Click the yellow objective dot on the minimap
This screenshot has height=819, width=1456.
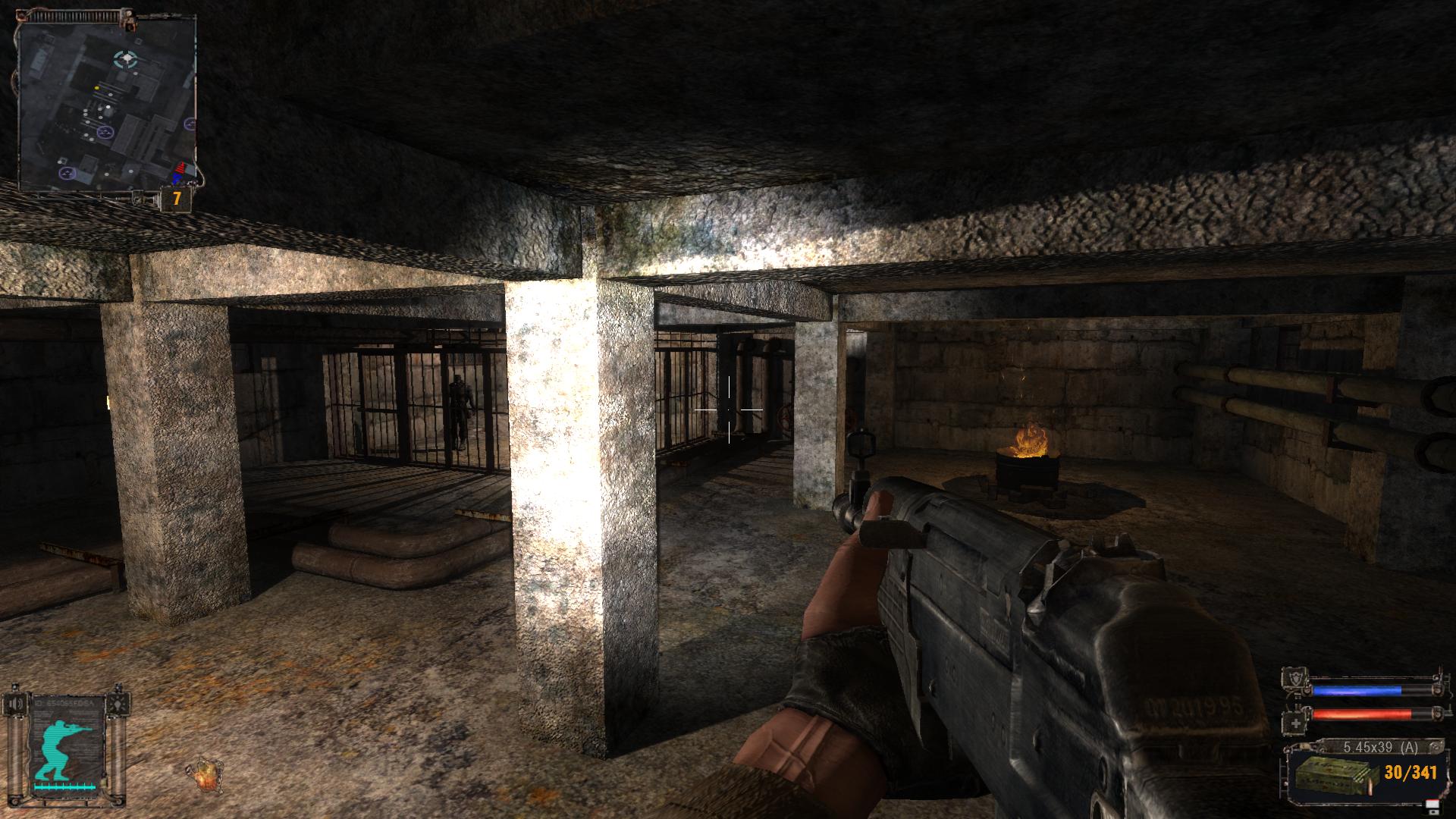point(97,88)
